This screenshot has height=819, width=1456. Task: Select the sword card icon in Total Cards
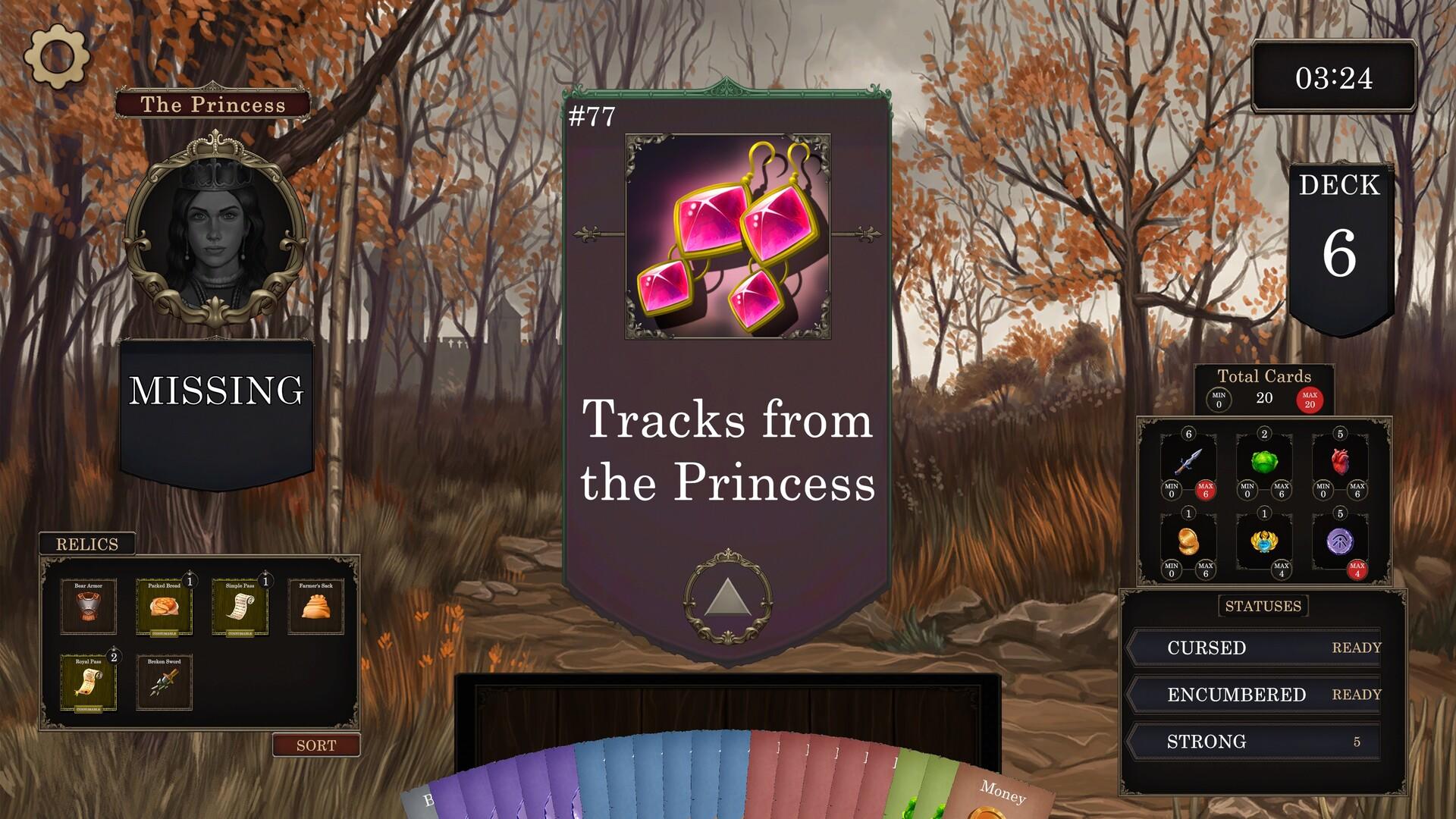tap(1187, 463)
